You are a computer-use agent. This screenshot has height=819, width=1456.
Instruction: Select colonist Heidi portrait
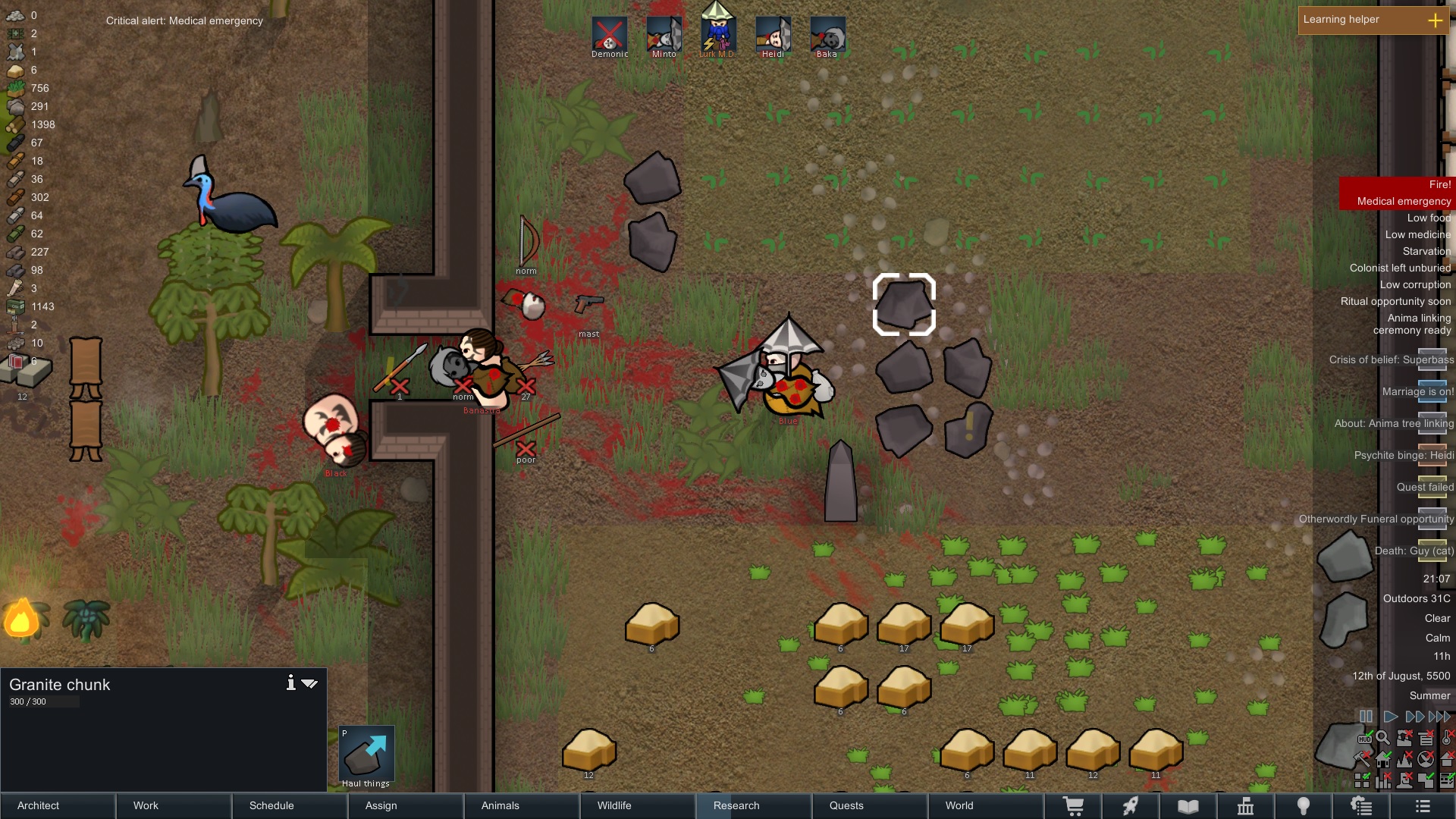click(x=773, y=36)
